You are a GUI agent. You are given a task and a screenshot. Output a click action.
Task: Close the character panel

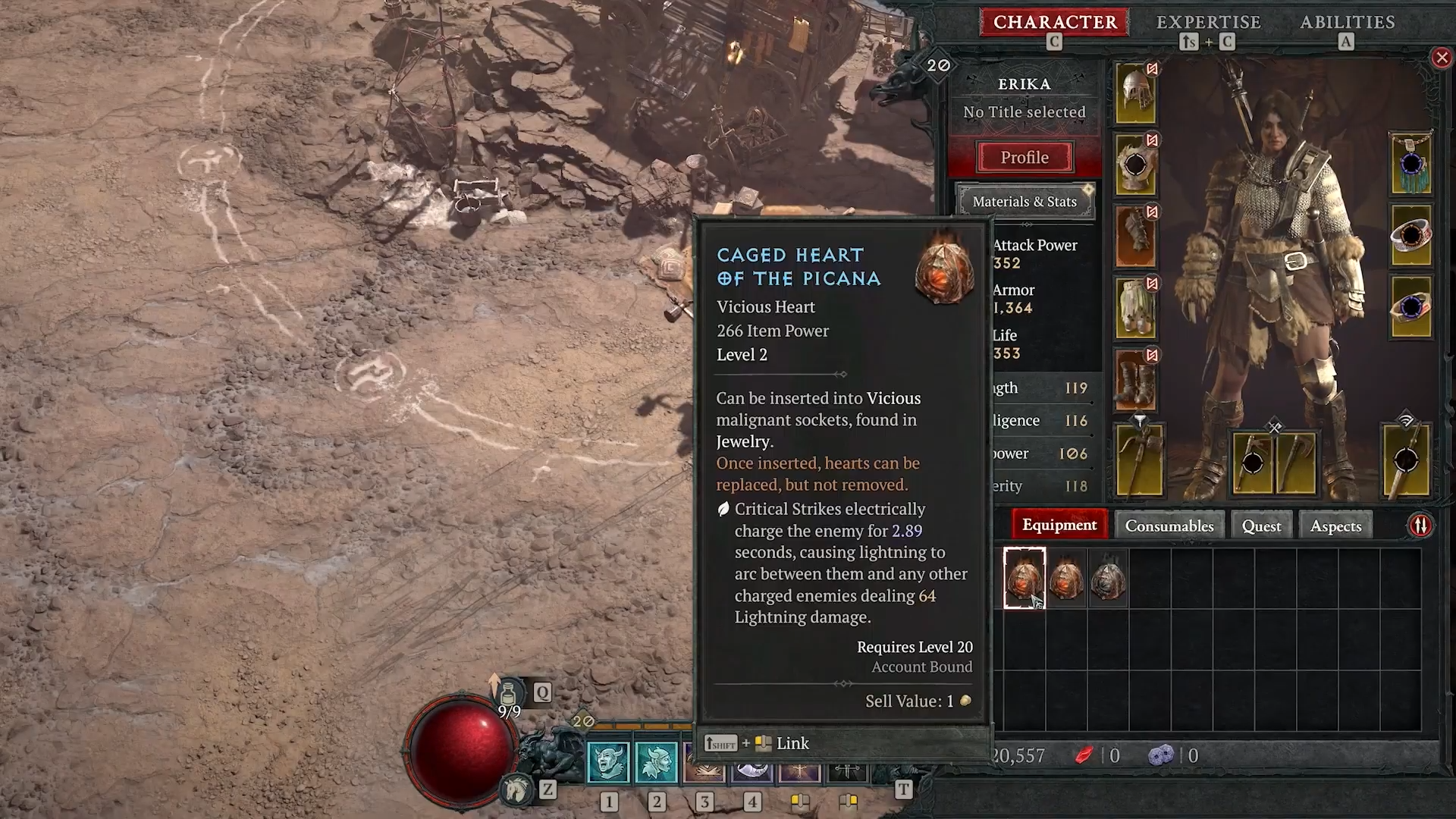pyautogui.click(x=1442, y=58)
